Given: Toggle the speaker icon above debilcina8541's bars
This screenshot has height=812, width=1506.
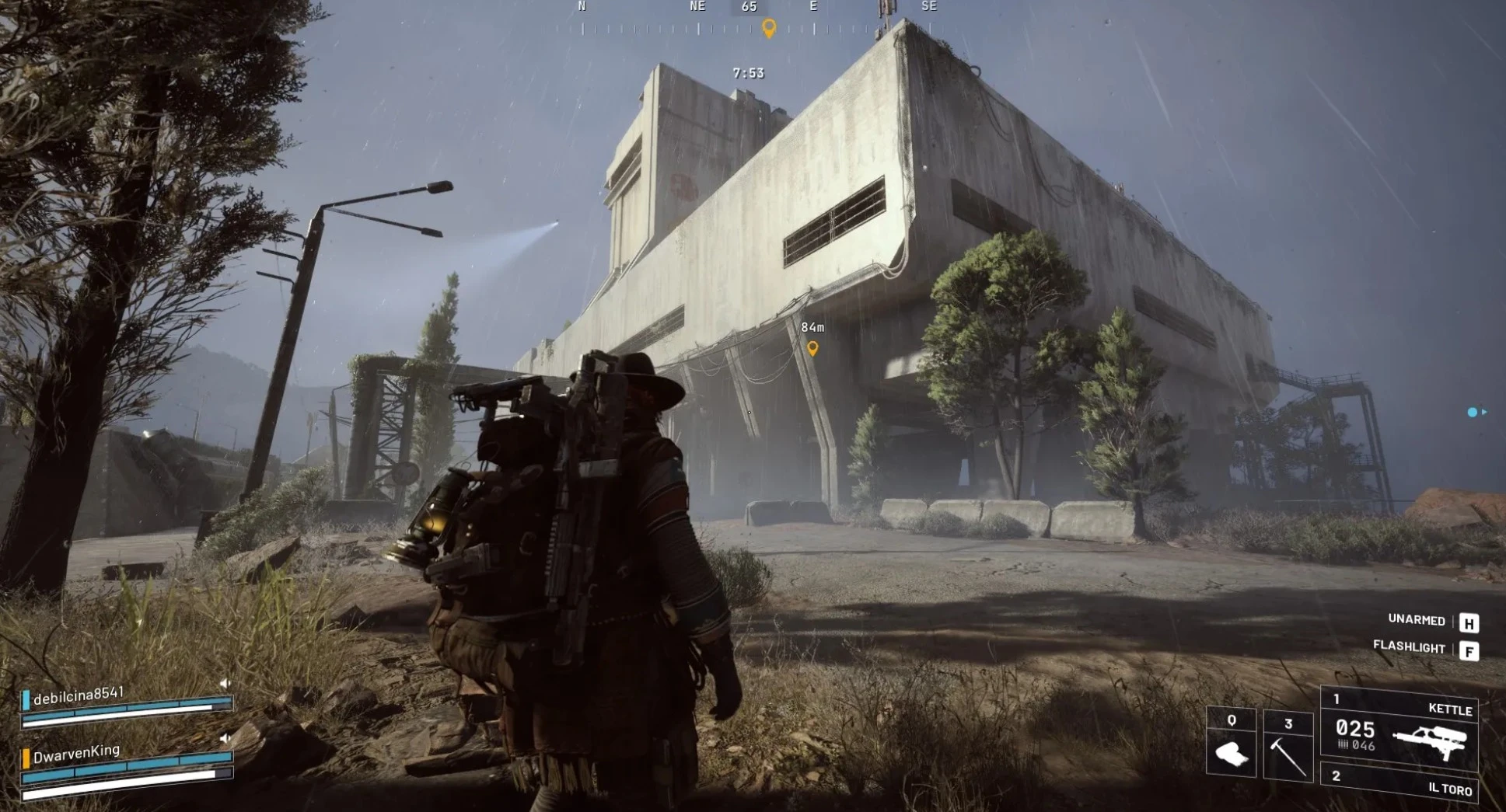Looking at the screenshot, I should [225, 683].
